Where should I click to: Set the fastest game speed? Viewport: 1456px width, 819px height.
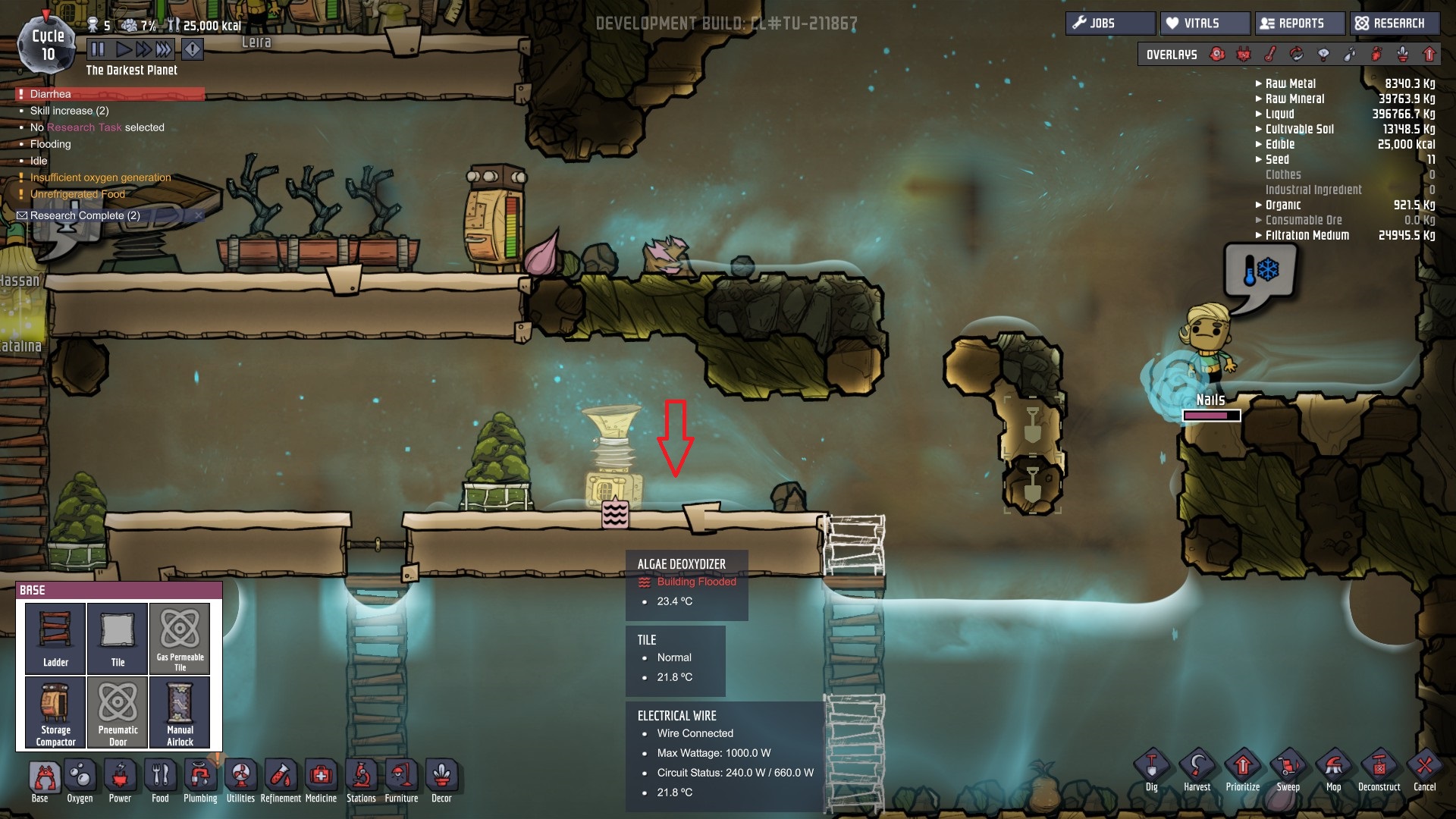click(164, 50)
